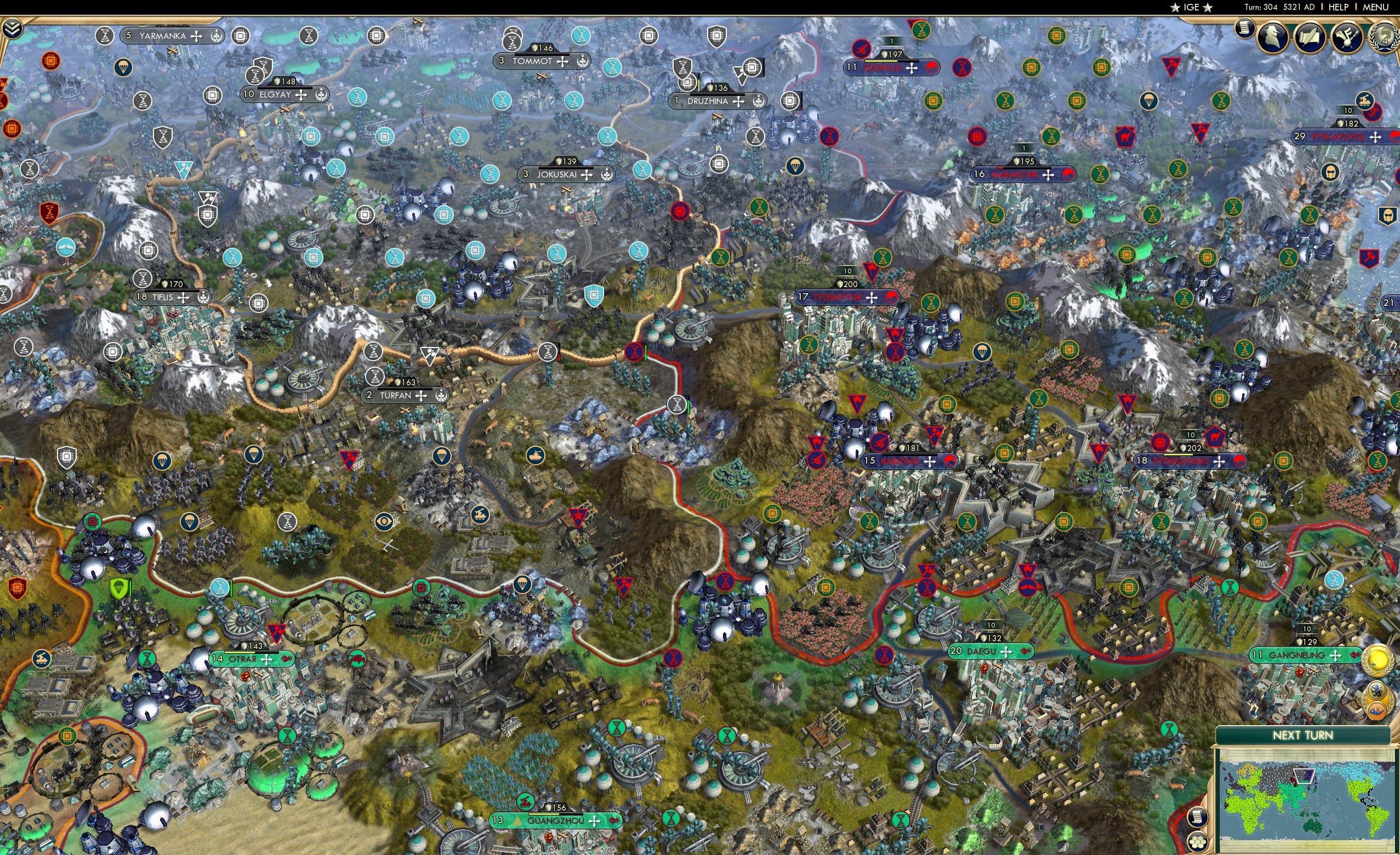The height and width of the screenshot is (855, 1400).
Task: Open the notification log scroll icon near top right
Action: 1244,30
